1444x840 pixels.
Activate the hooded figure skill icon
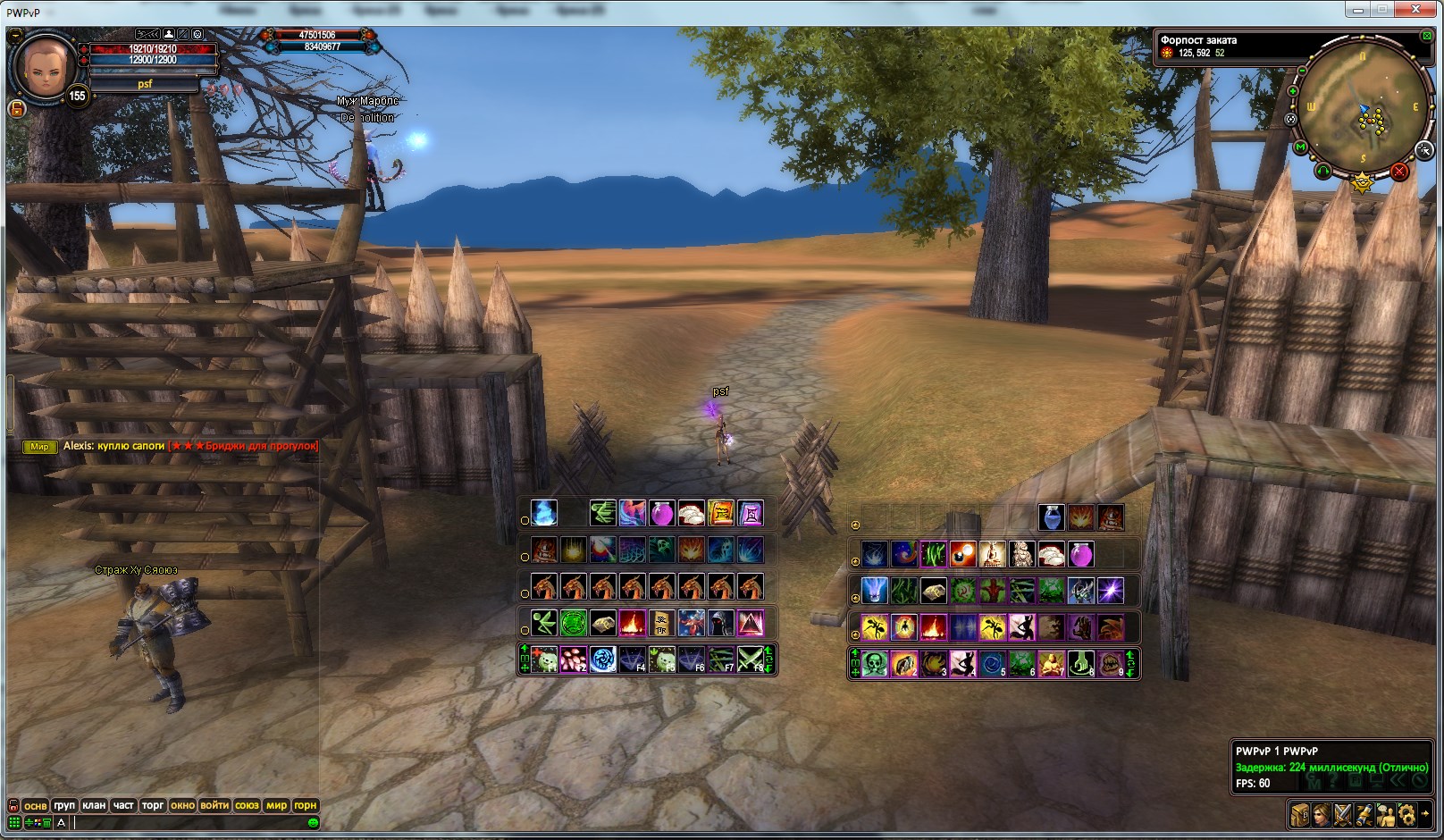[x=721, y=622]
